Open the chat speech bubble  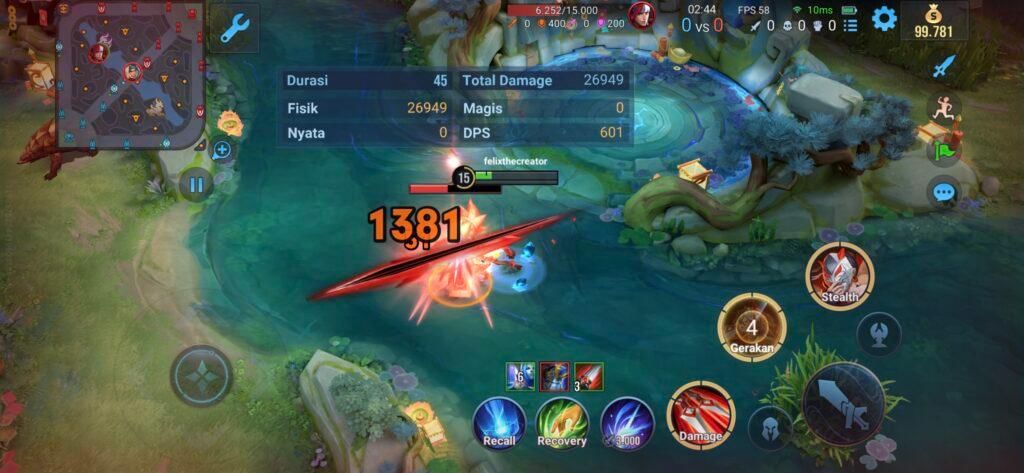943,192
